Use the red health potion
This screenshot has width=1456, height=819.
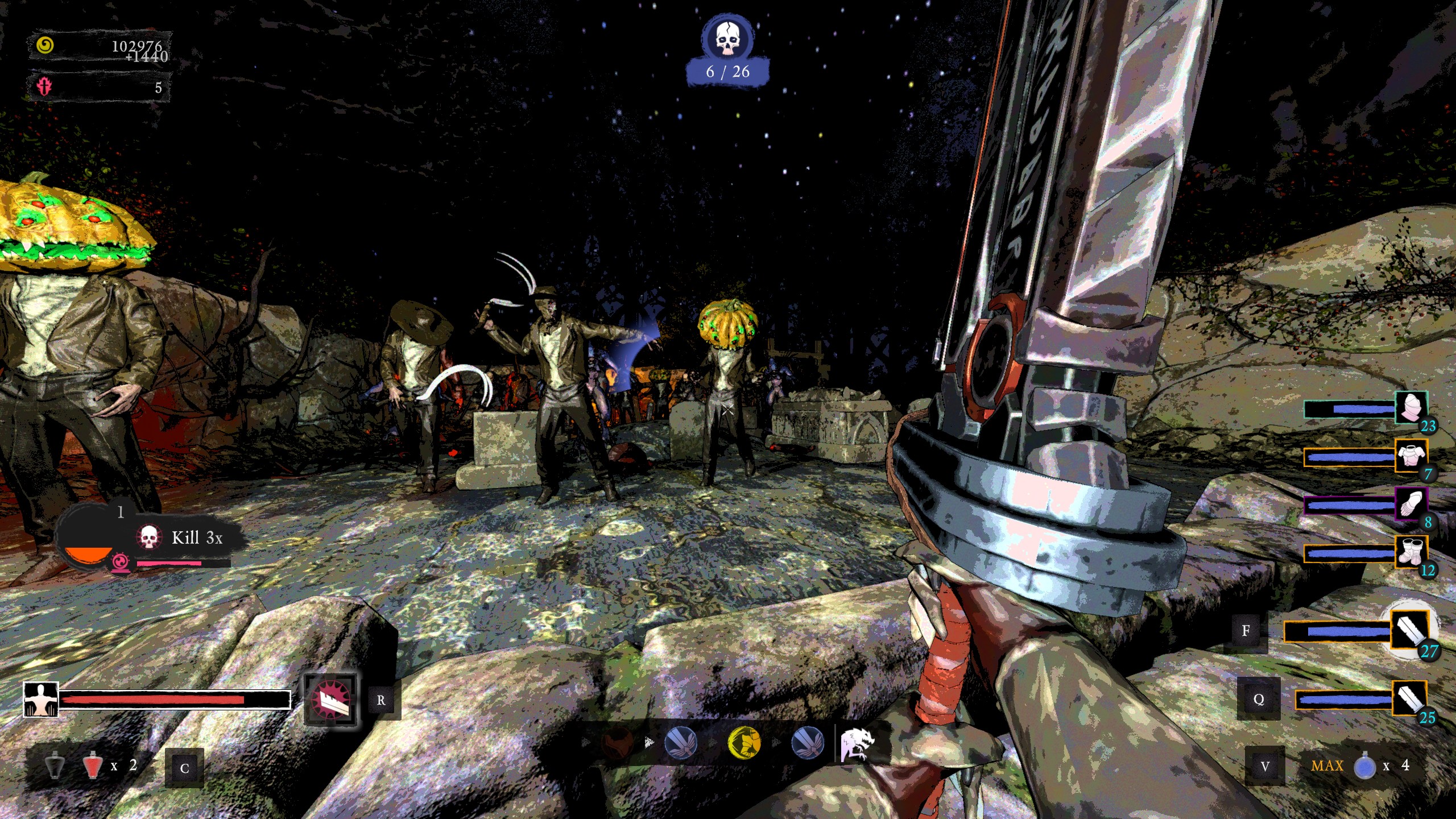92,766
